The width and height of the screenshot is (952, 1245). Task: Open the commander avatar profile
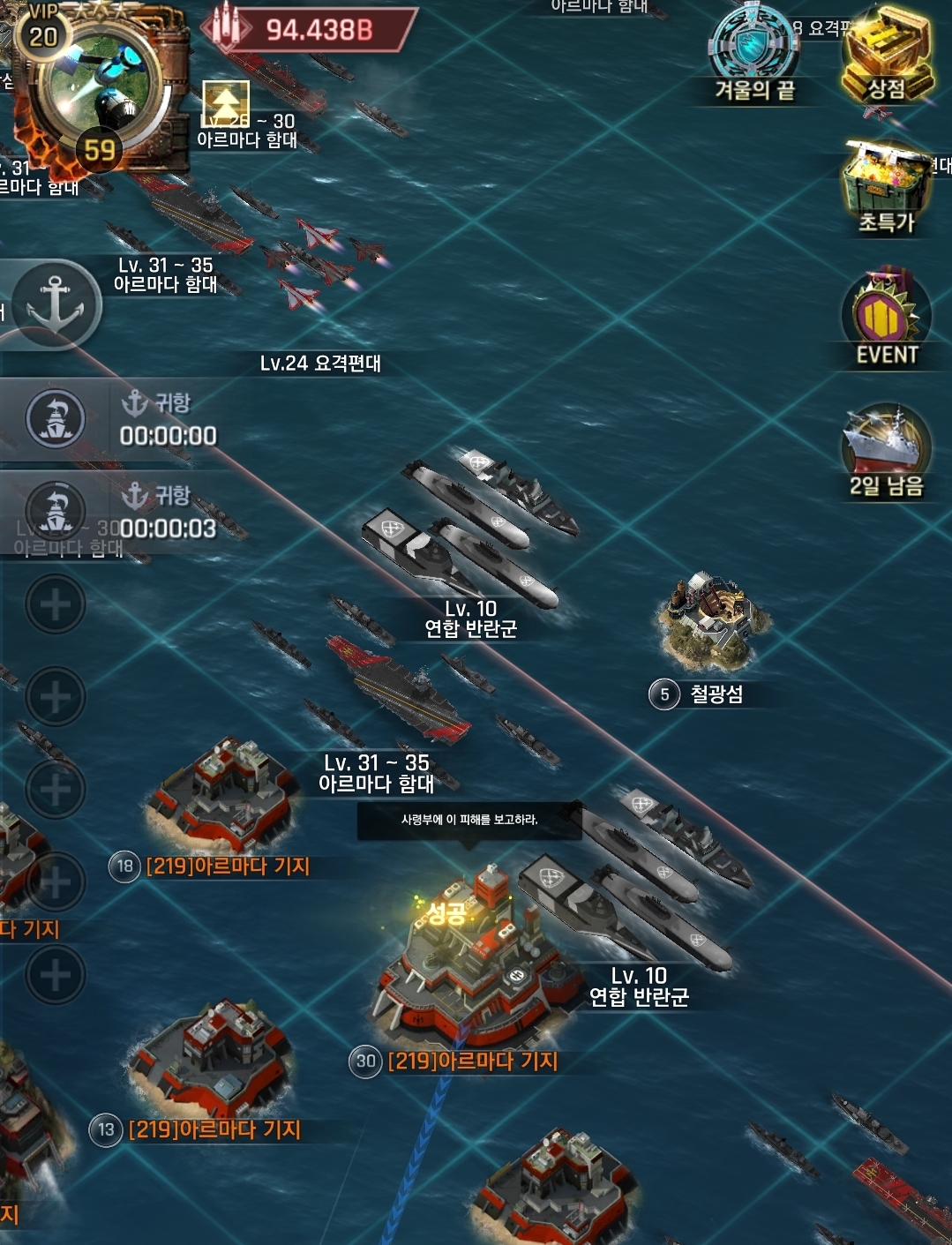(x=101, y=88)
